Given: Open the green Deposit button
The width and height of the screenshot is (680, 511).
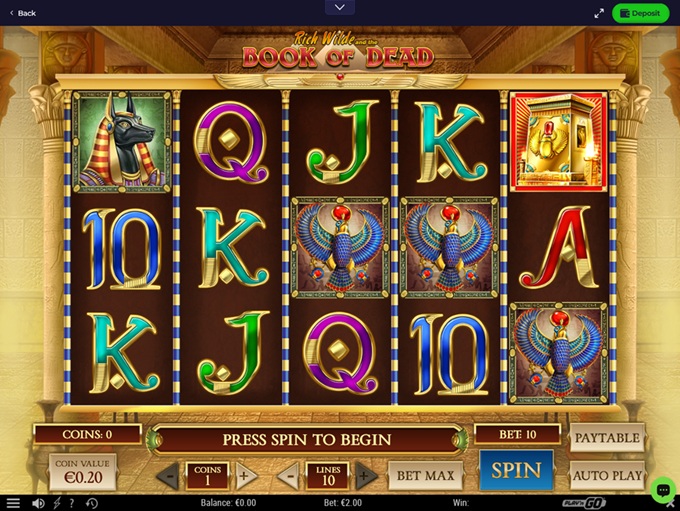Looking at the screenshot, I should (x=641, y=13).
